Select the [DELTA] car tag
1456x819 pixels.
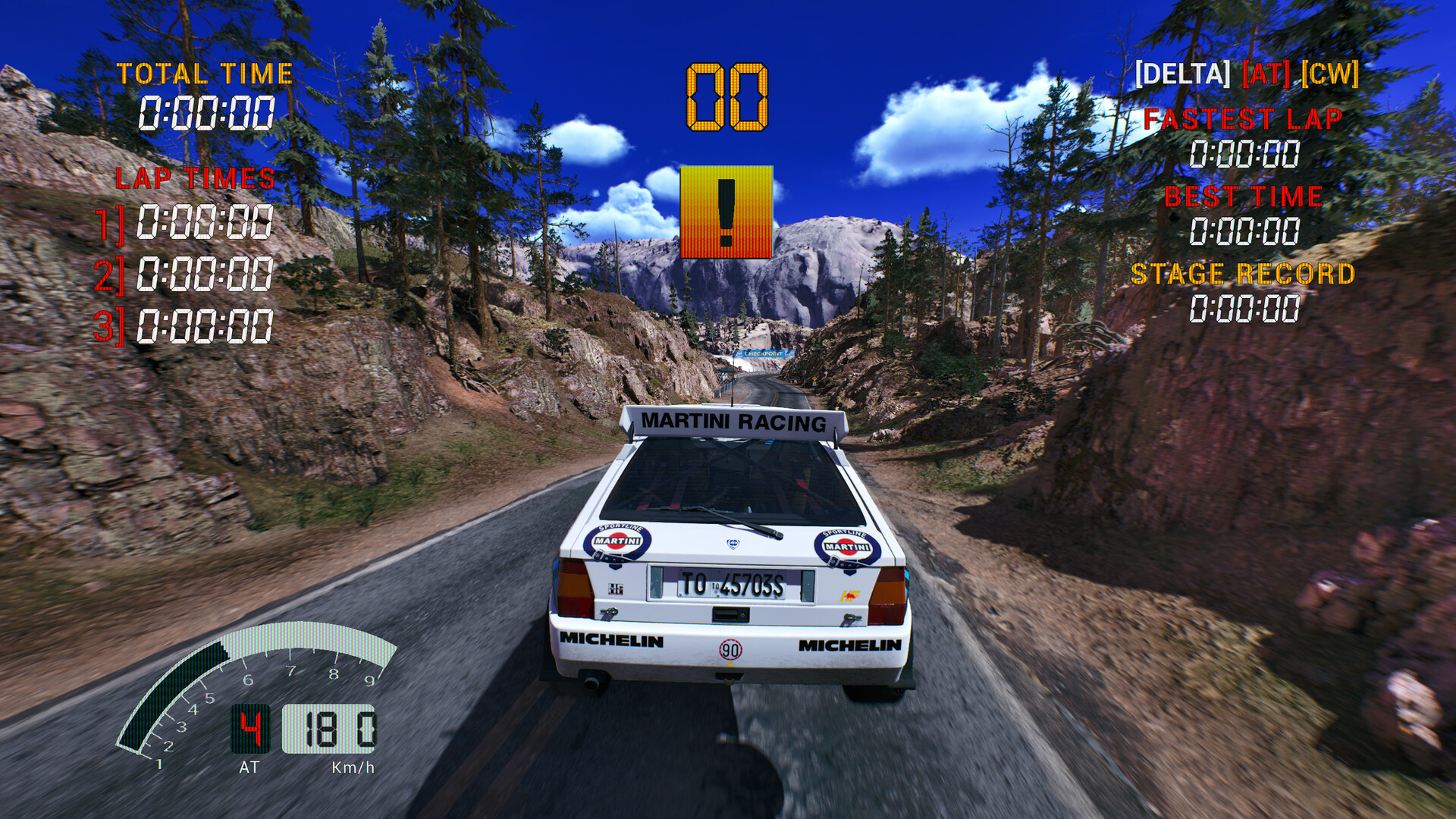[1182, 74]
